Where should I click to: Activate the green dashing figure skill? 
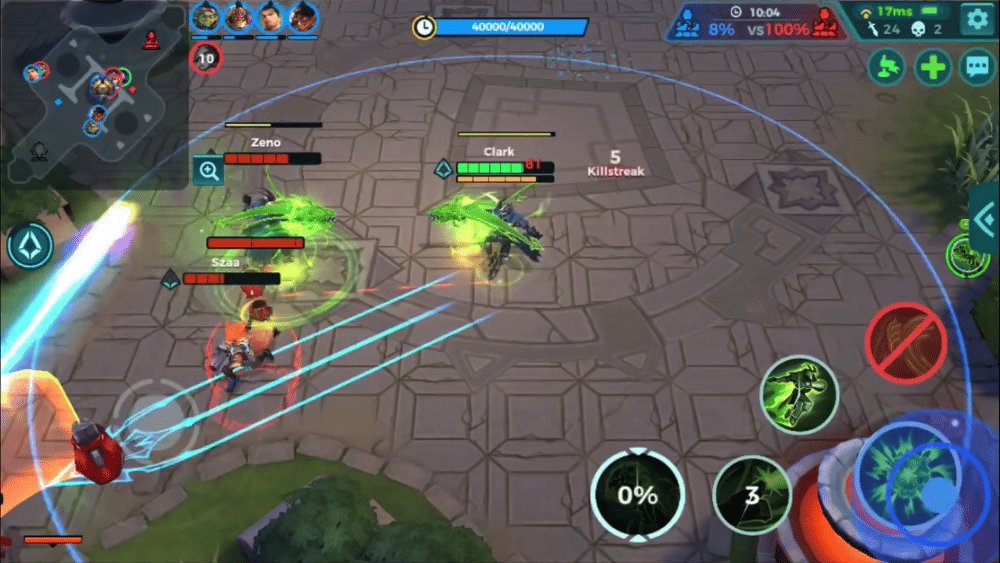[798, 394]
